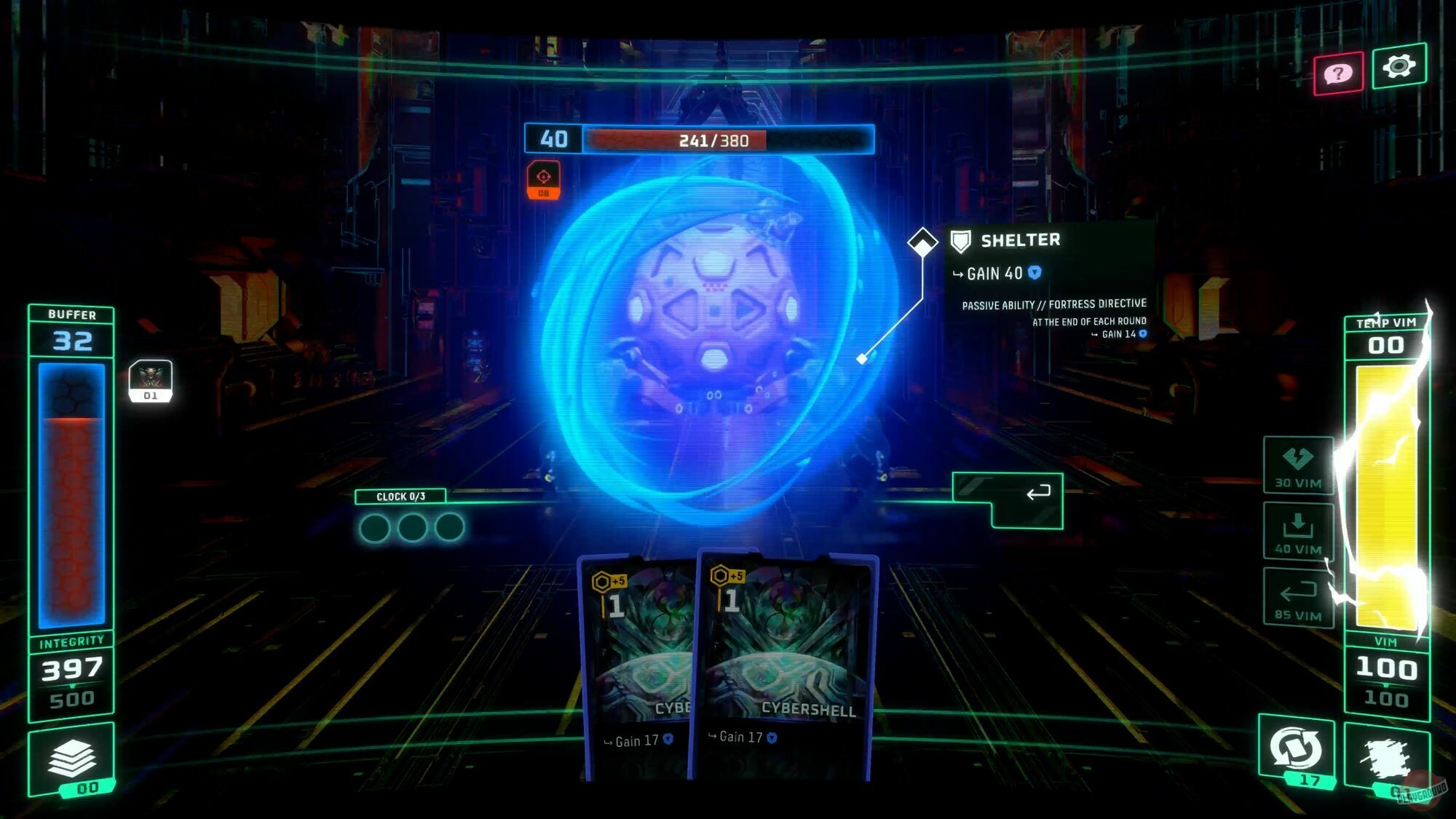Inspect the Shelter shield icon in tooltip

960,240
